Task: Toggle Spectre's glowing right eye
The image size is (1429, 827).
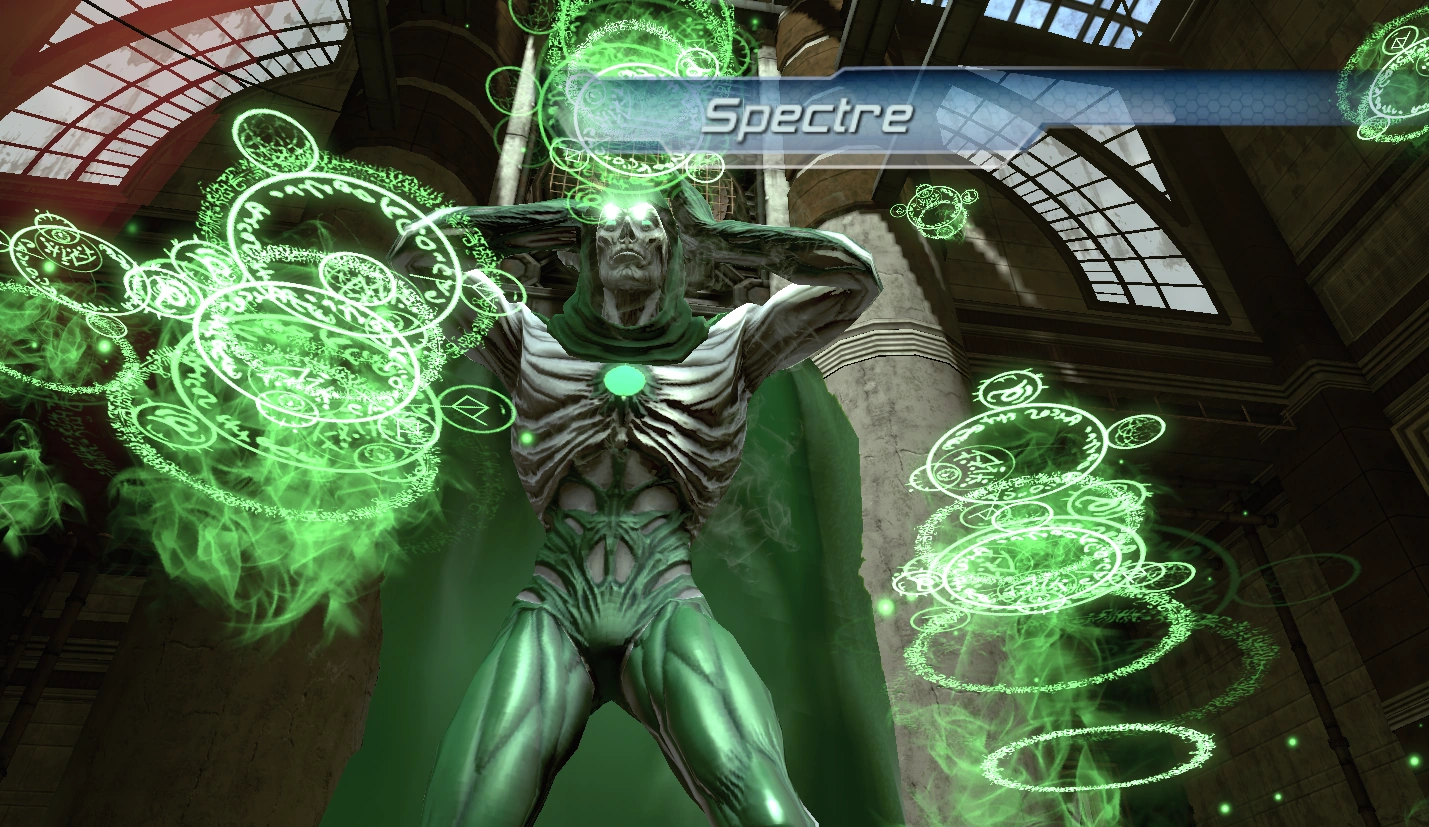Action: pyautogui.click(x=610, y=208)
